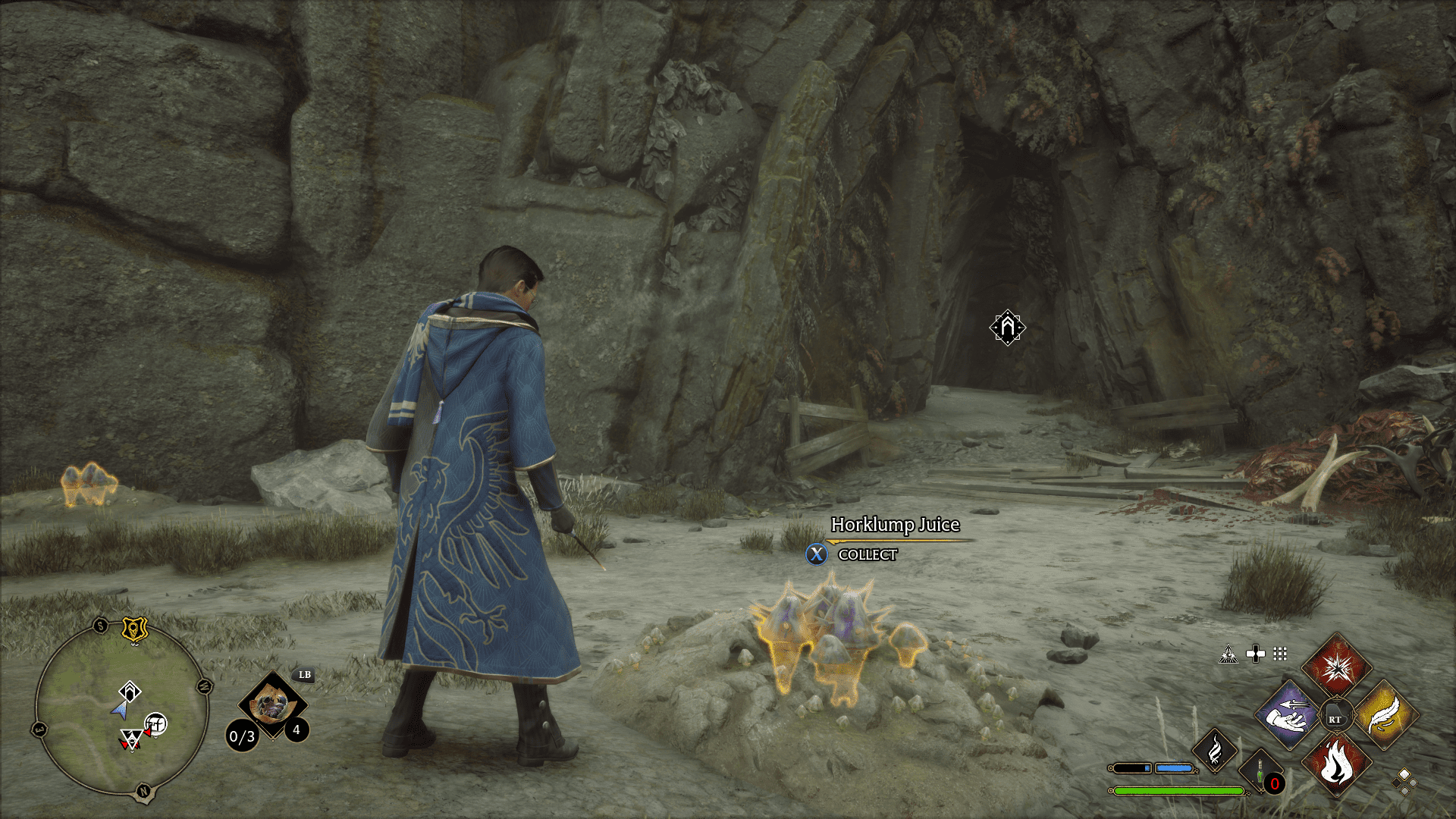The width and height of the screenshot is (1456, 819).
Task: Open the spell set grid icon
Action: coord(1280,654)
